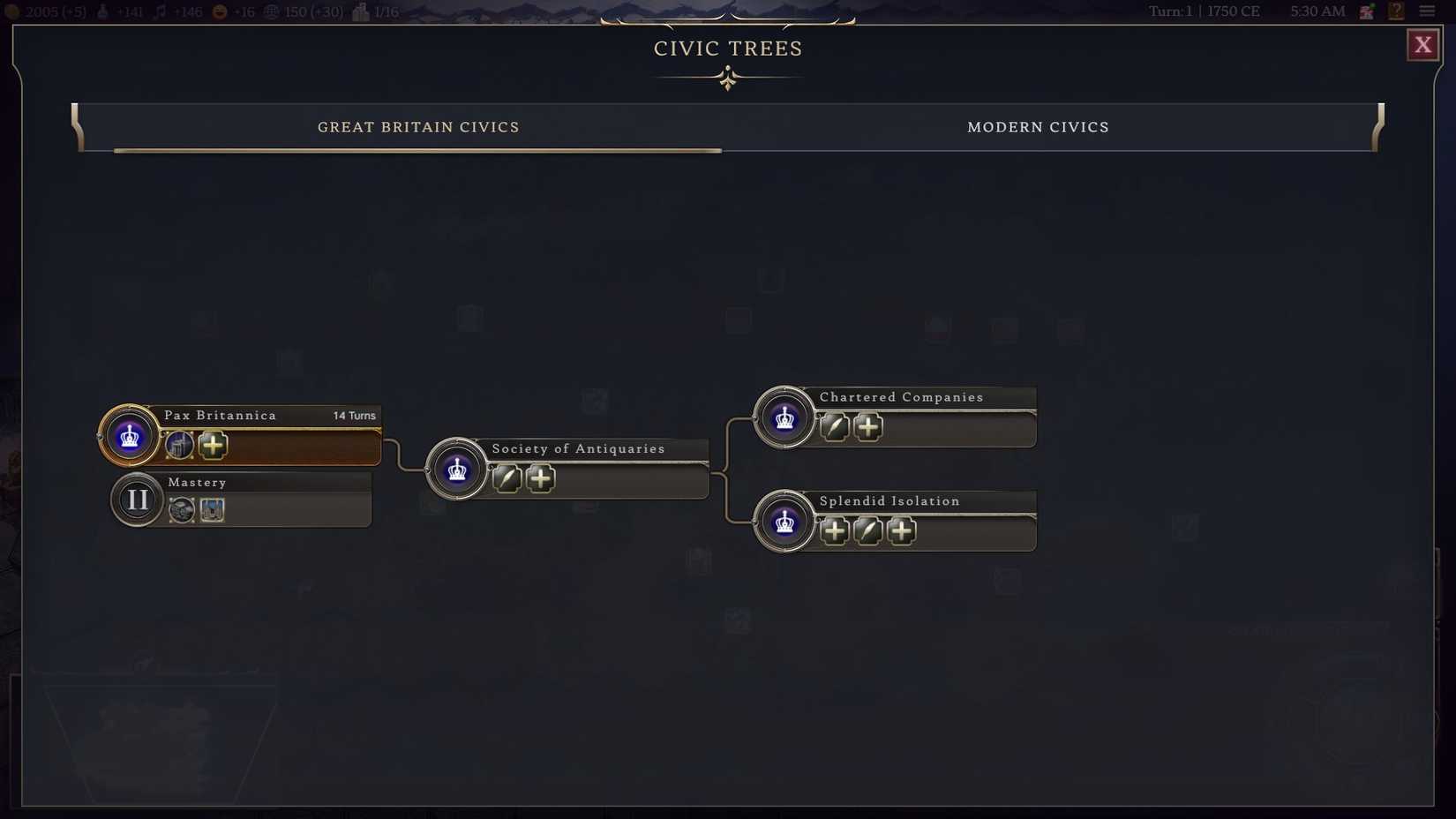The width and height of the screenshot is (1456, 819).
Task: Click the happiness face icon in resource bar
Action: click(x=219, y=11)
